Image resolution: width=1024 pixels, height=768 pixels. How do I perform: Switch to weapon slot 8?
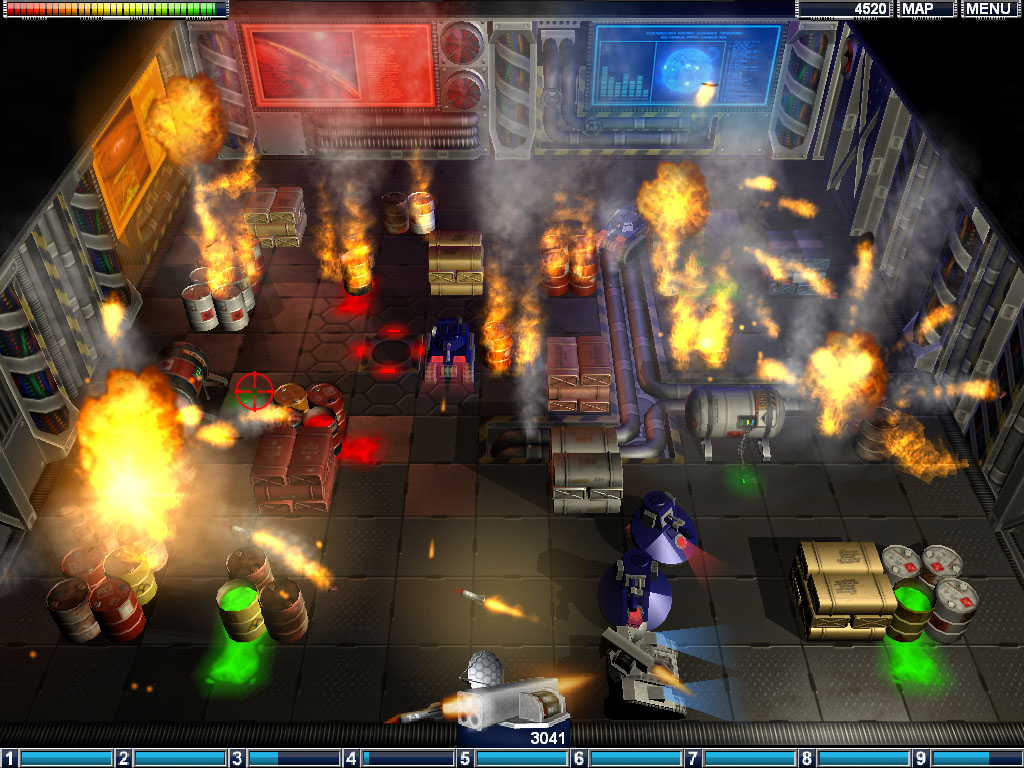click(x=854, y=759)
